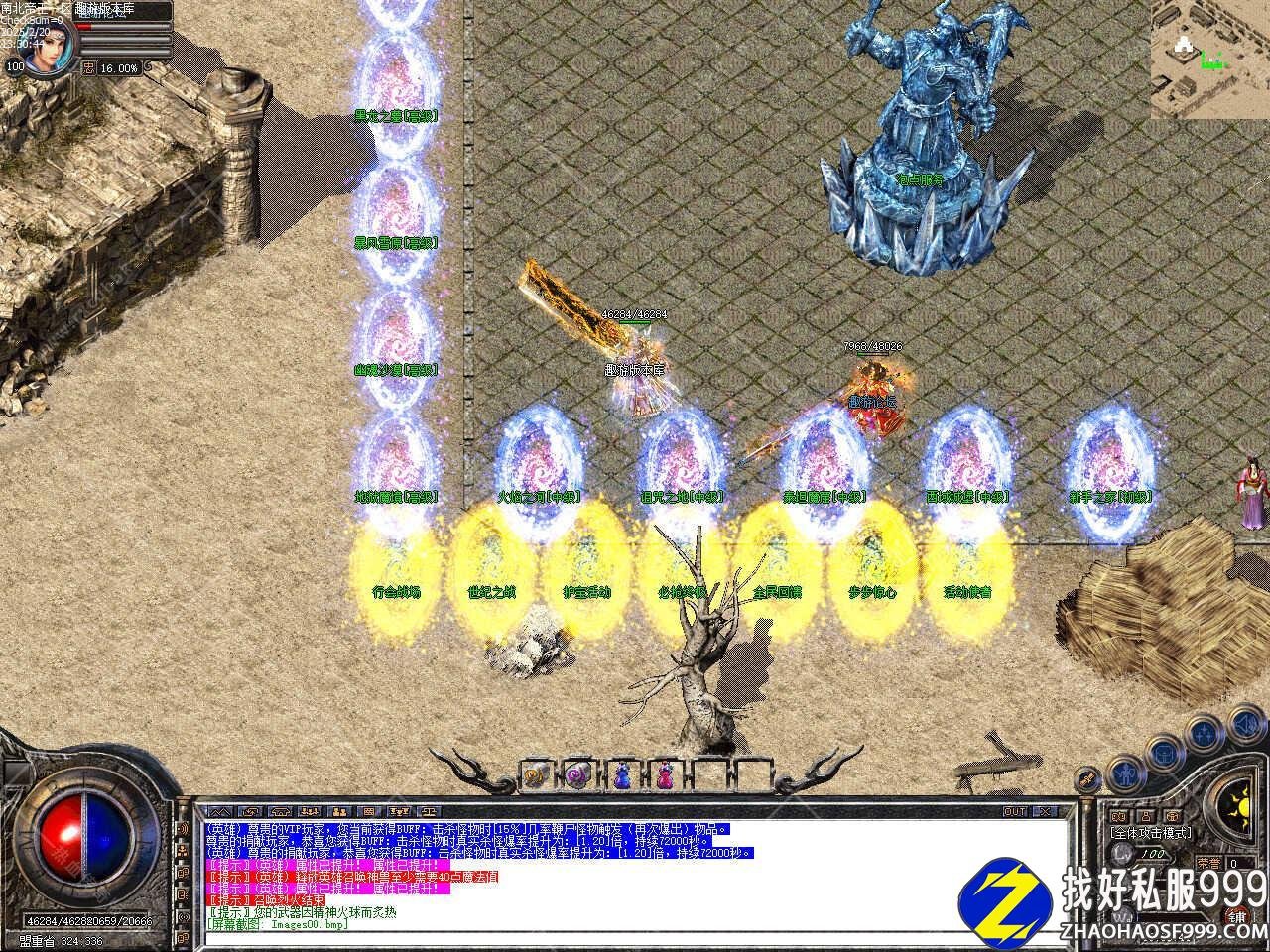Open the minimap in the corner
Image resolution: width=1270 pixels, height=952 pixels.
1210,59
